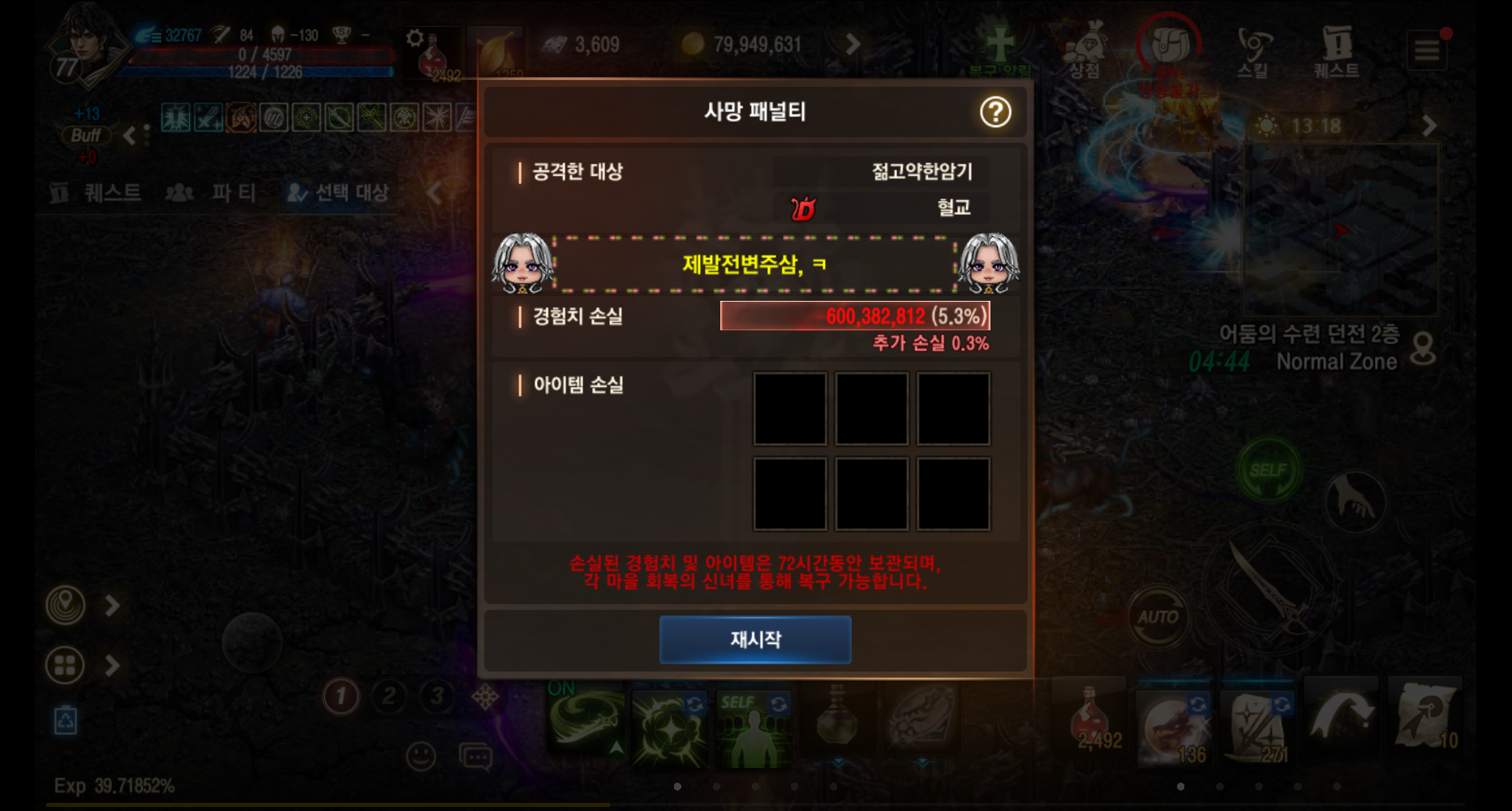Image resolution: width=1512 pixels, height=811 pixels.
Task: Expand the chevron next to the gold amount
Action: point(851,45)
